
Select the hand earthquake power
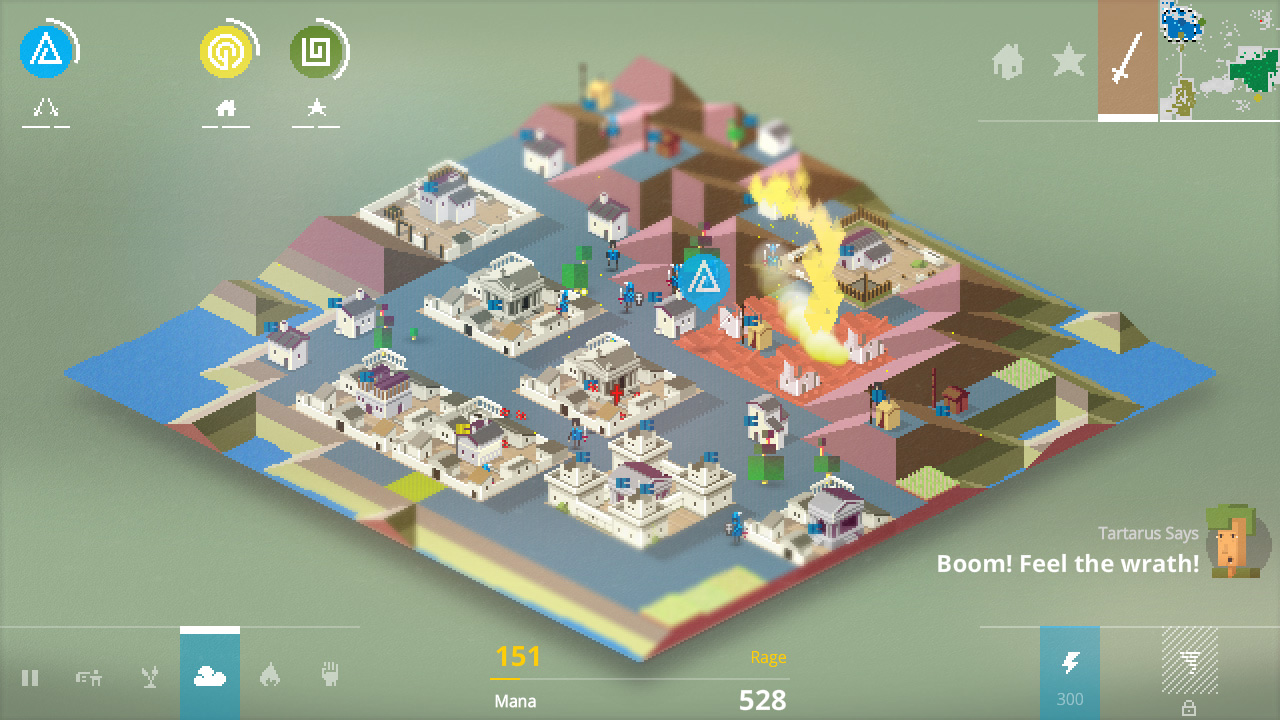[329, 675]
